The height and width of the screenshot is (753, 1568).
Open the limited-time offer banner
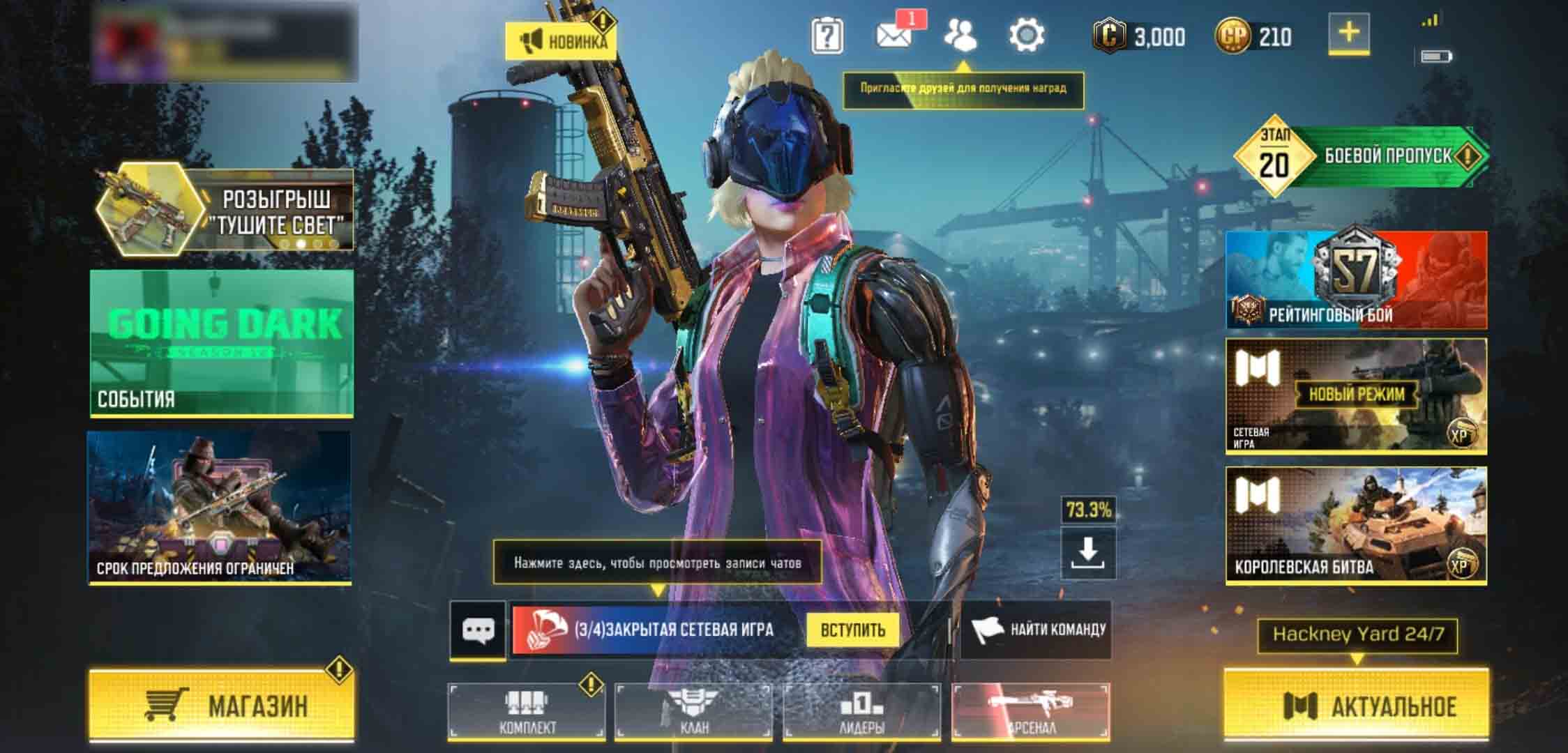[219, 507]
